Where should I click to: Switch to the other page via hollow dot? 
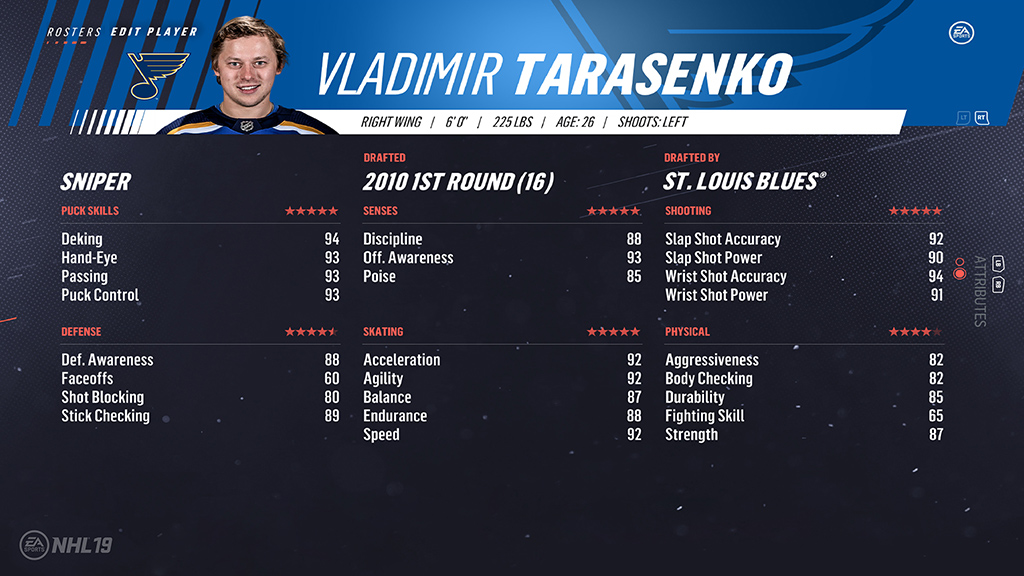(x=960, y=261)
